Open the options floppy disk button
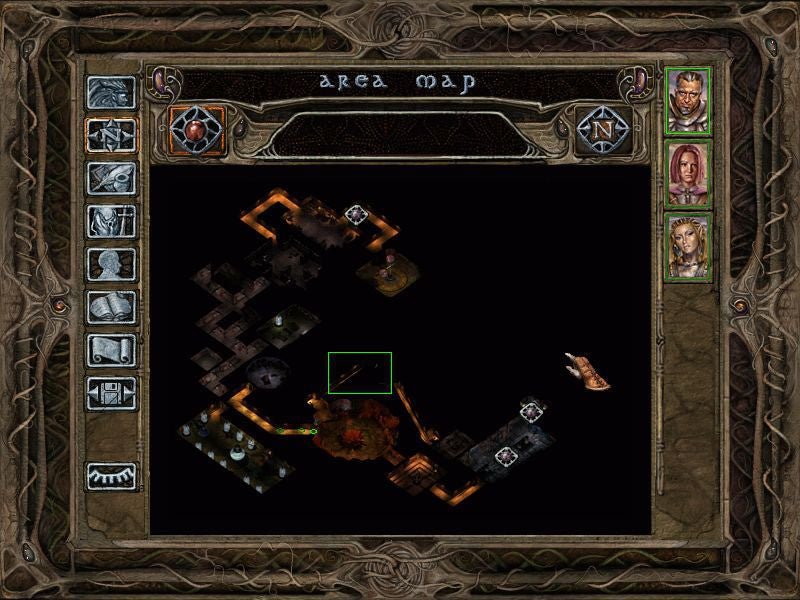 pos(111,393)
